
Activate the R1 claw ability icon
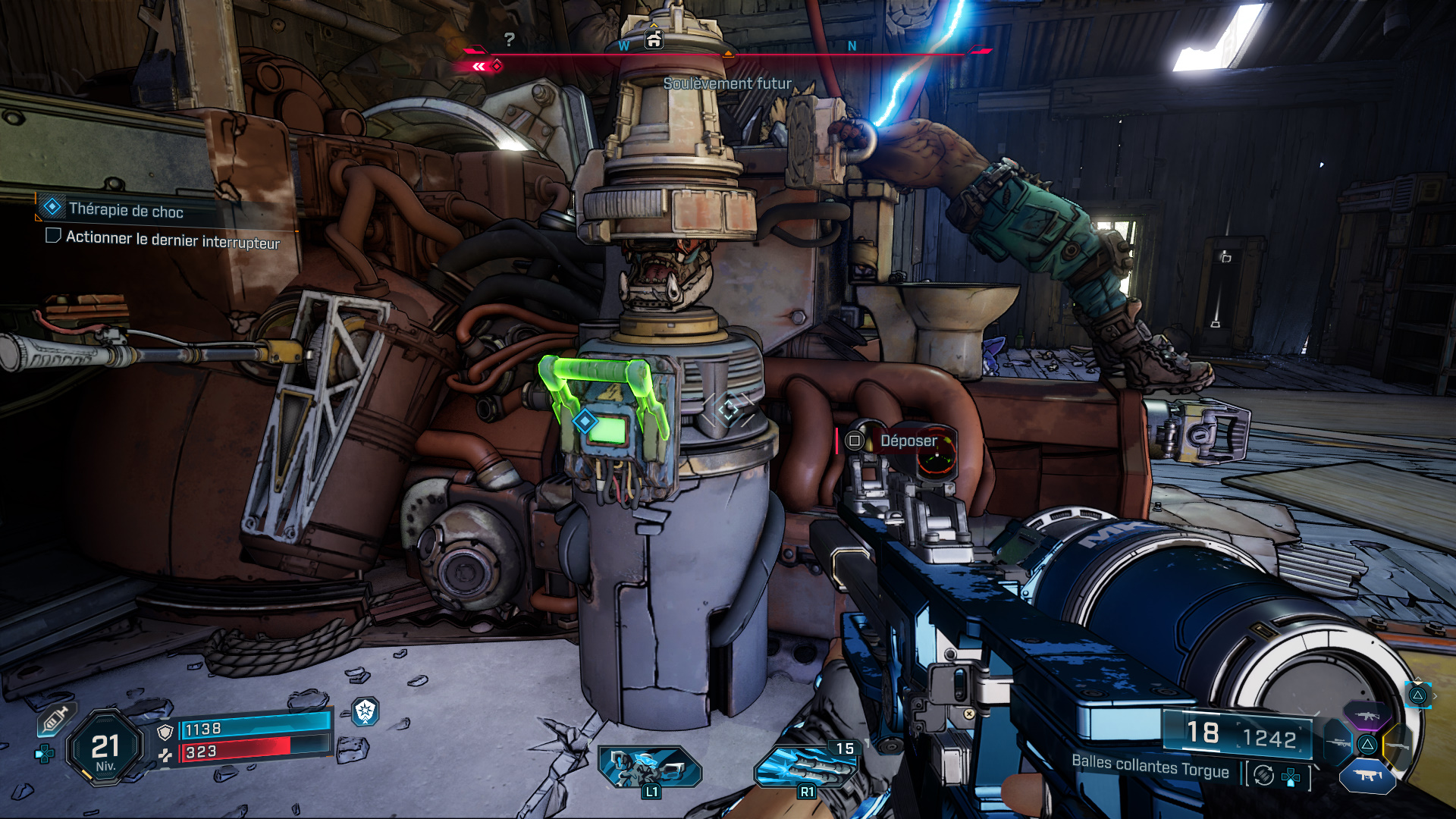point(805,767)
